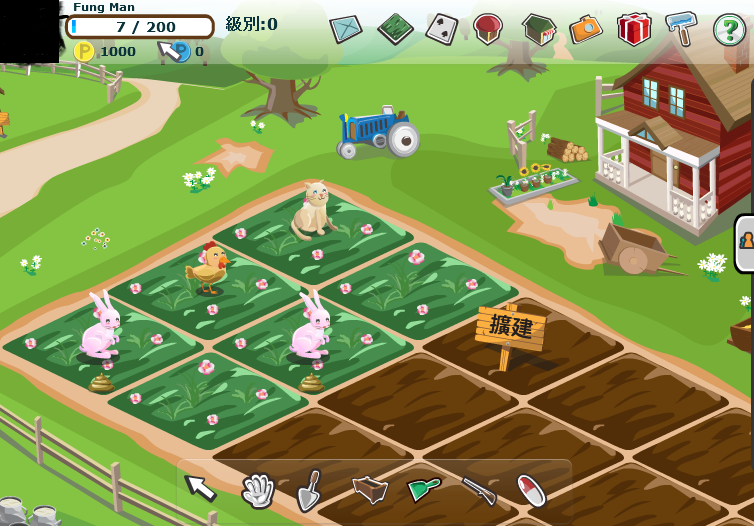The image size is (754, 526).
Task: Click the 擴建 expand farm sign
Action: (x=510, y=327)
